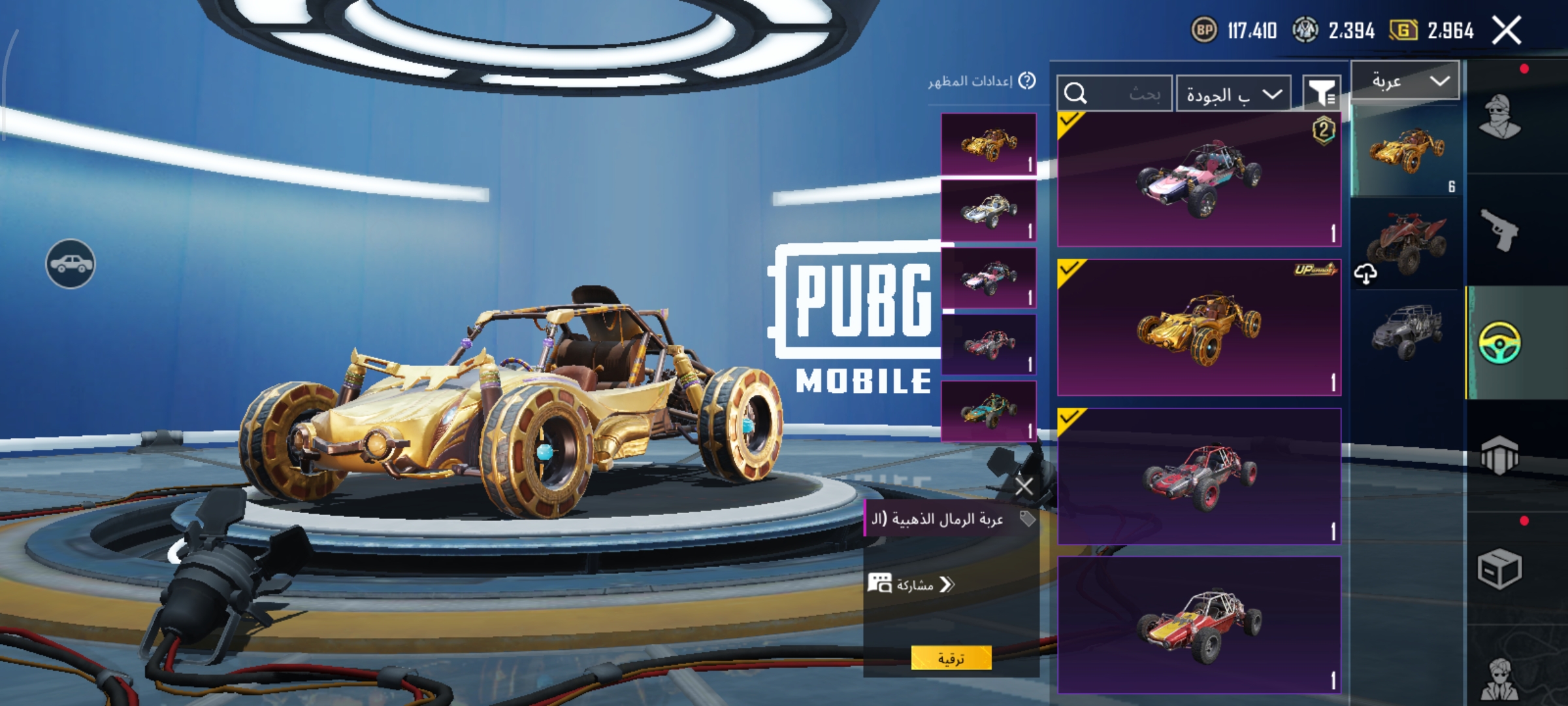Tap the yellow upgrade button
Screen dimensions: 1568x706
point(951,658)
